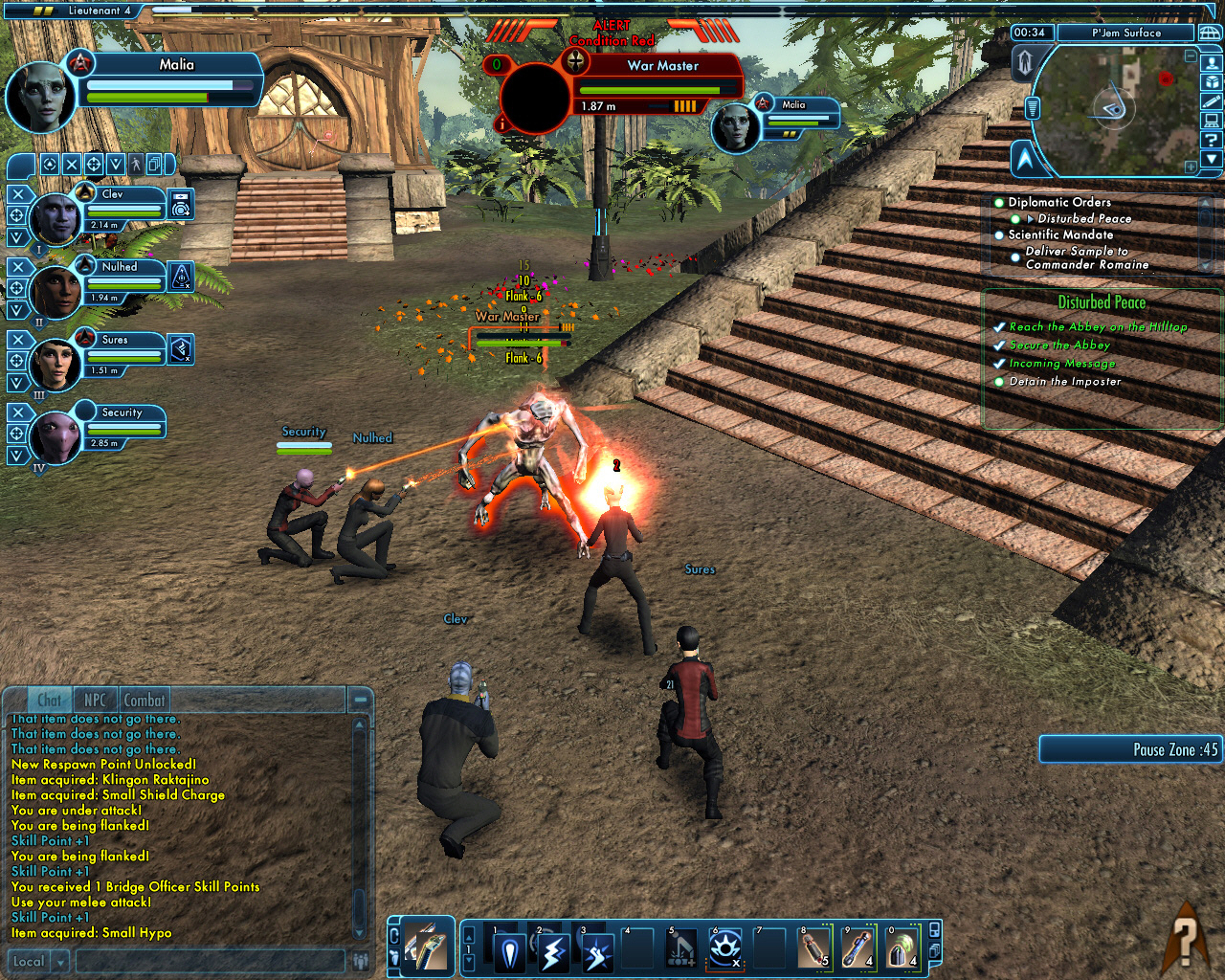Image resolution: width=1225 pixels, height=980 pixels.
Task: Switch to the NPC chat tab
Action: pyautogui.click(x=95, y=700)
